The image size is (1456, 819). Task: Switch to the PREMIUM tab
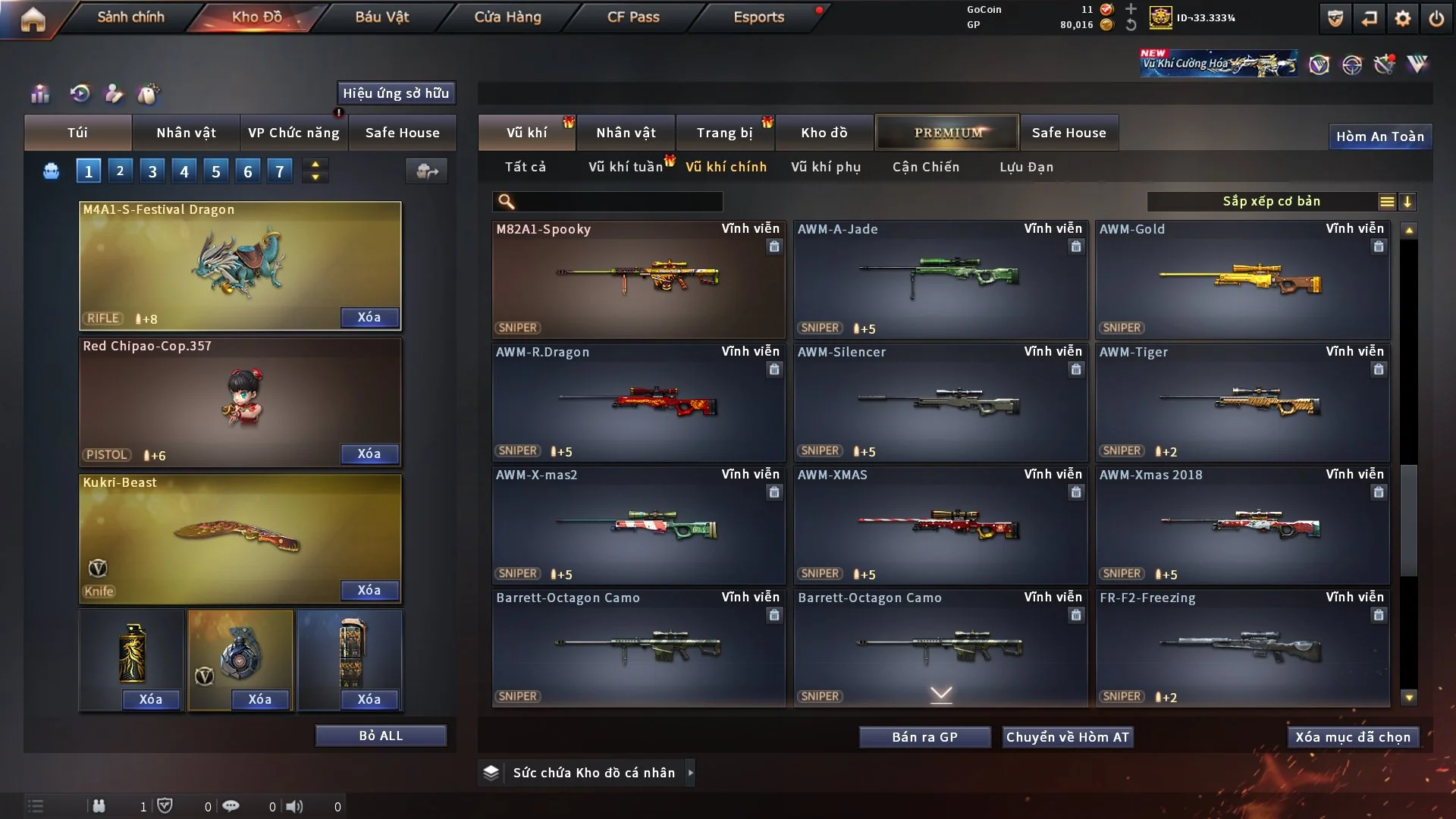click(x=947, y=133)
